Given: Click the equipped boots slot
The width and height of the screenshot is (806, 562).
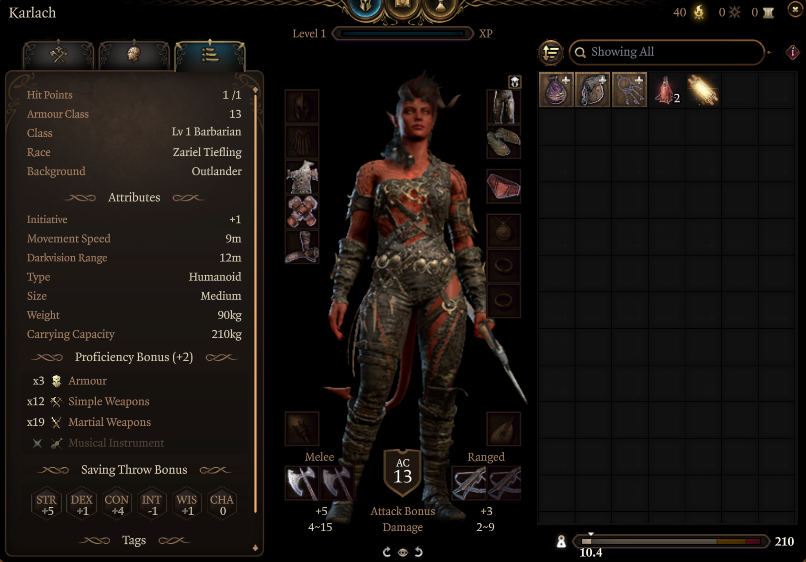Looking at the screenshot, I should [x=302, y=247].
